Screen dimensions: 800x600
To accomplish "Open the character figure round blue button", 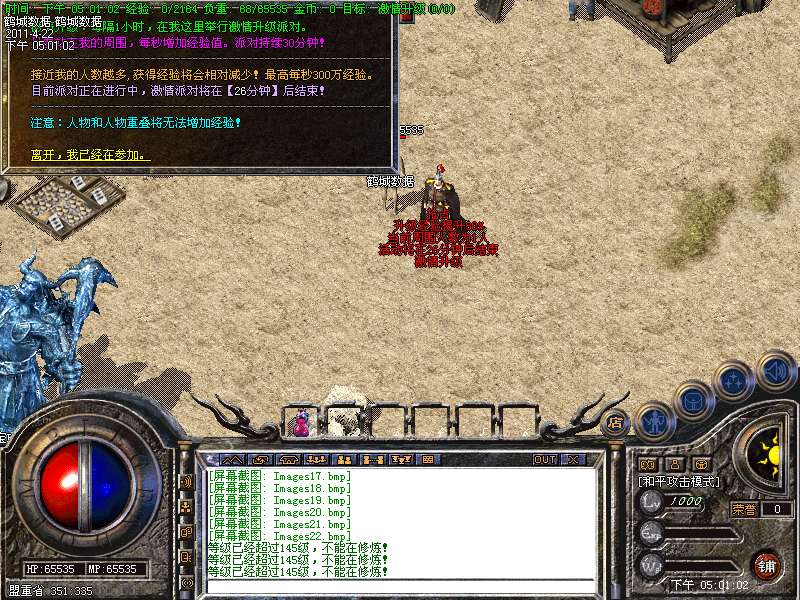I will pos(653,420).
